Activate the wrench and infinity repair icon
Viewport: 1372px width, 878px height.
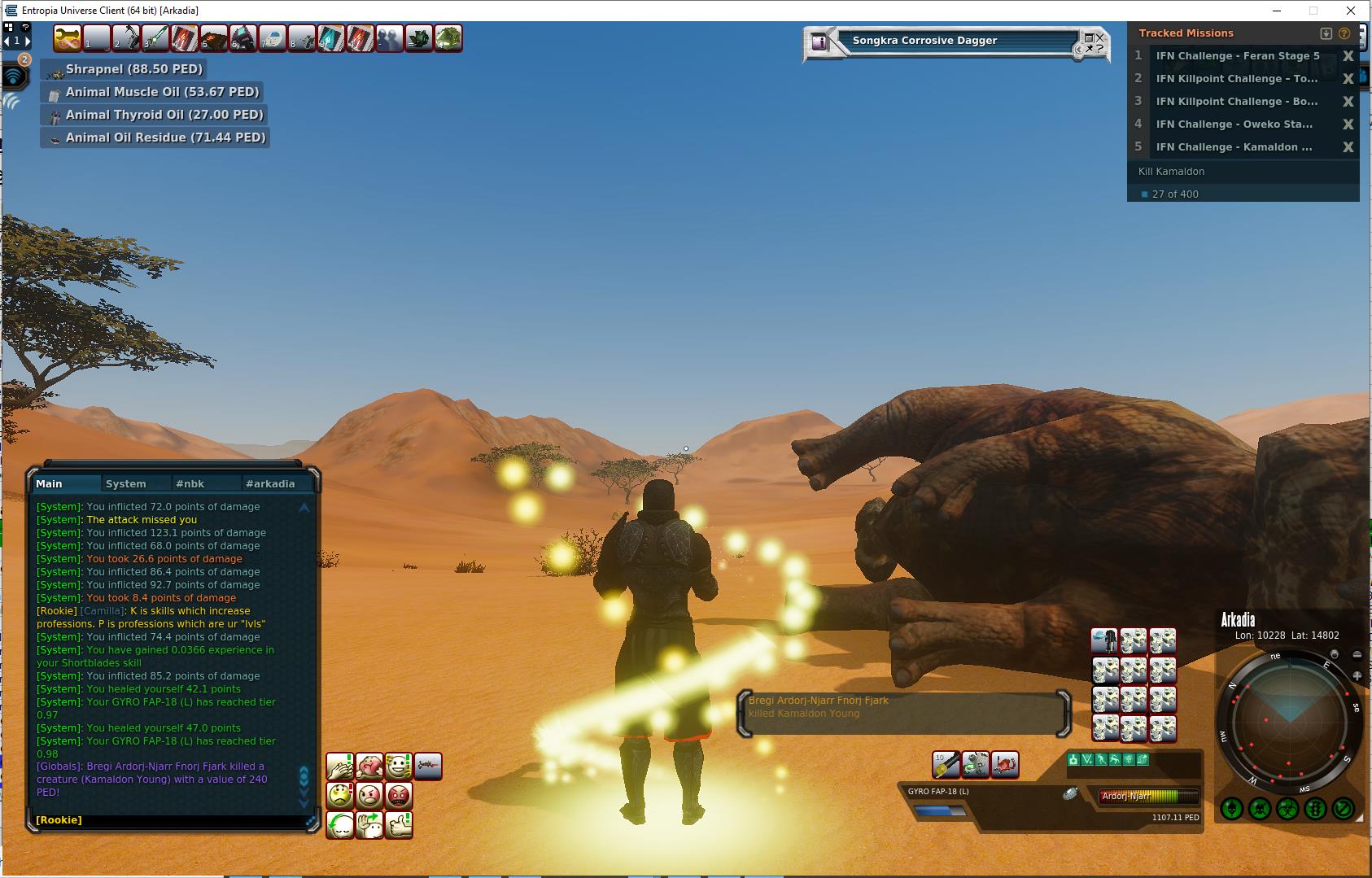(x=67, y=38)
